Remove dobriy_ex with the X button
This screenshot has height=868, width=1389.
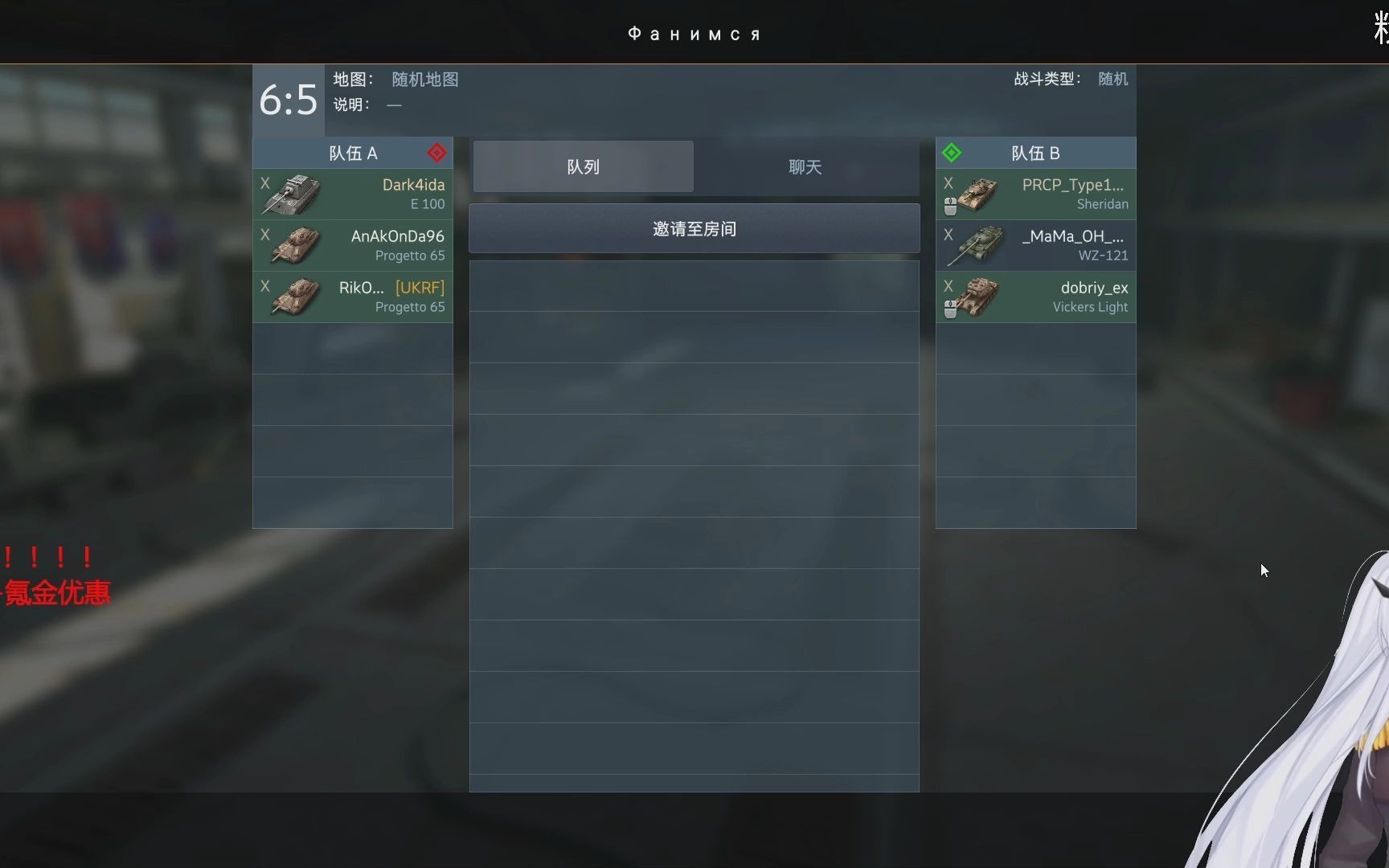(948, 286)
